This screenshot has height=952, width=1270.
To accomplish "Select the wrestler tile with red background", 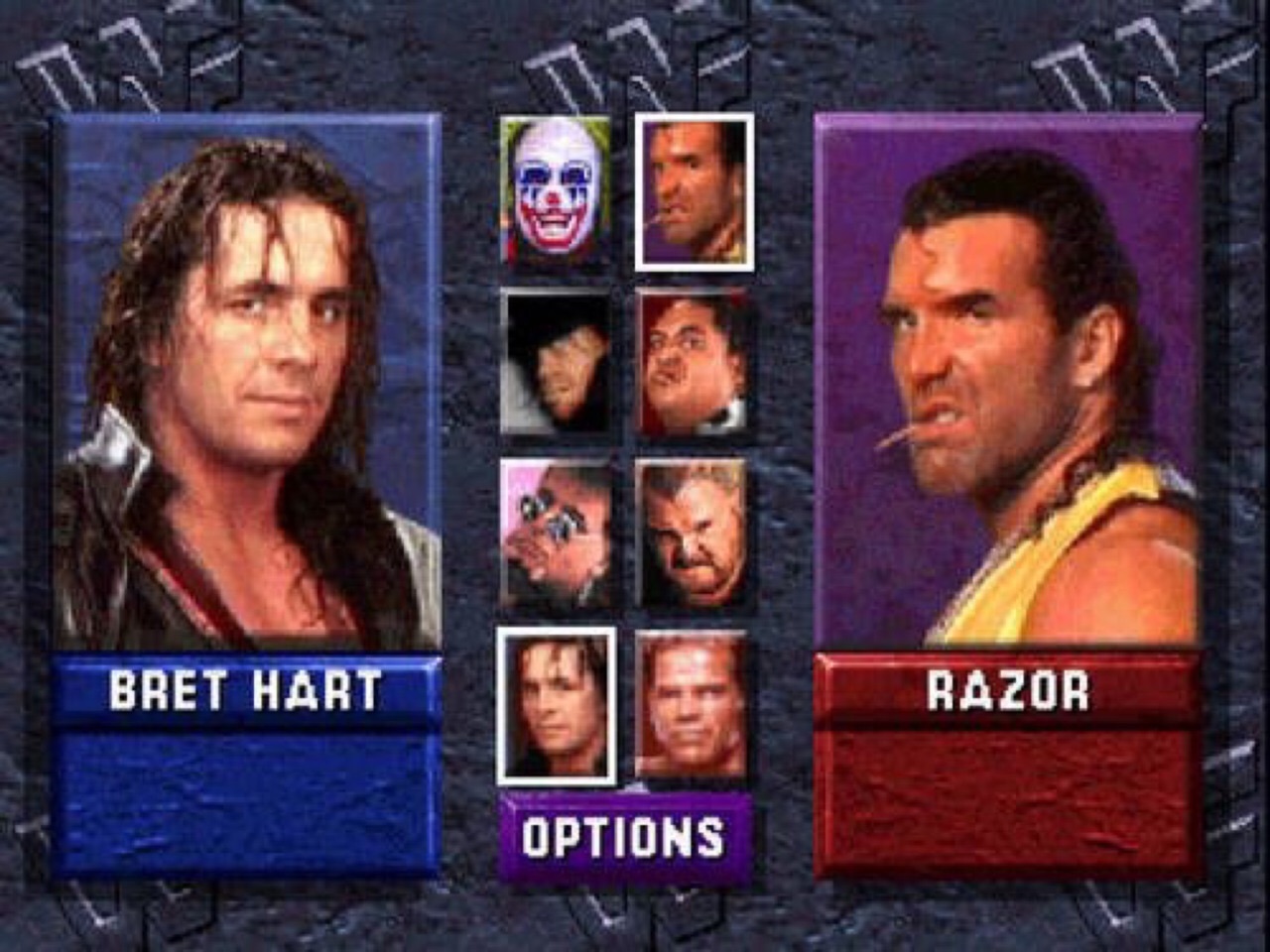I will point(692,362).
